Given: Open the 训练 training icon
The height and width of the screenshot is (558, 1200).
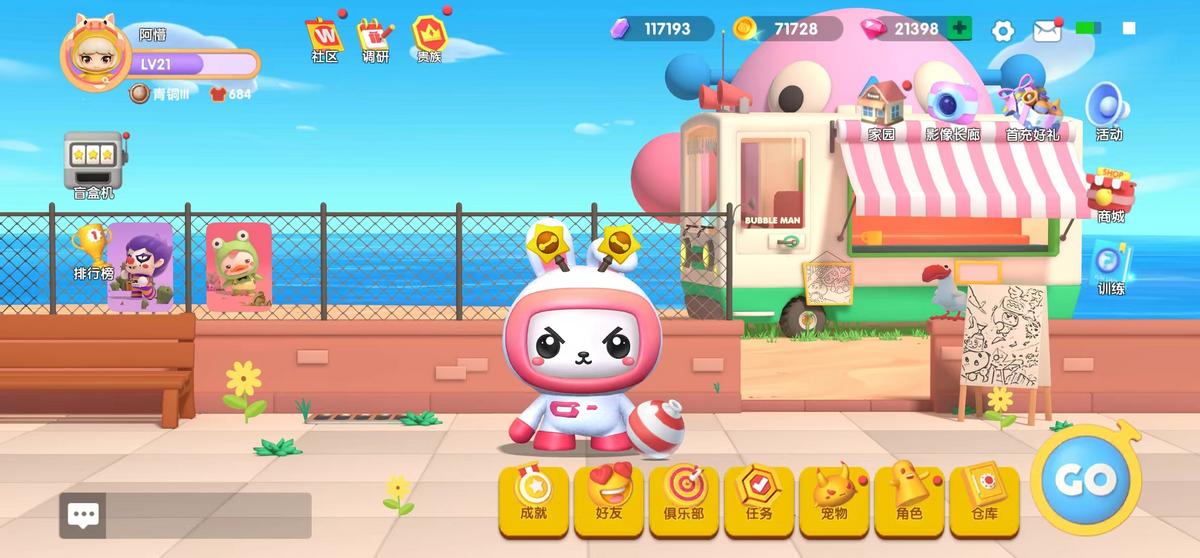Looking at the screenshot, I should click(x=1110, y=267).
